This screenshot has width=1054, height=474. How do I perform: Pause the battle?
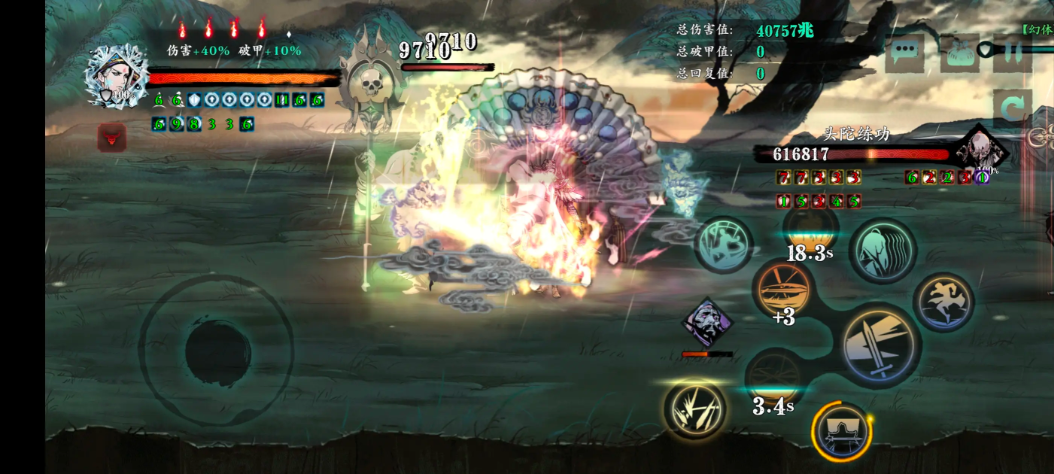coord(1011,52)
